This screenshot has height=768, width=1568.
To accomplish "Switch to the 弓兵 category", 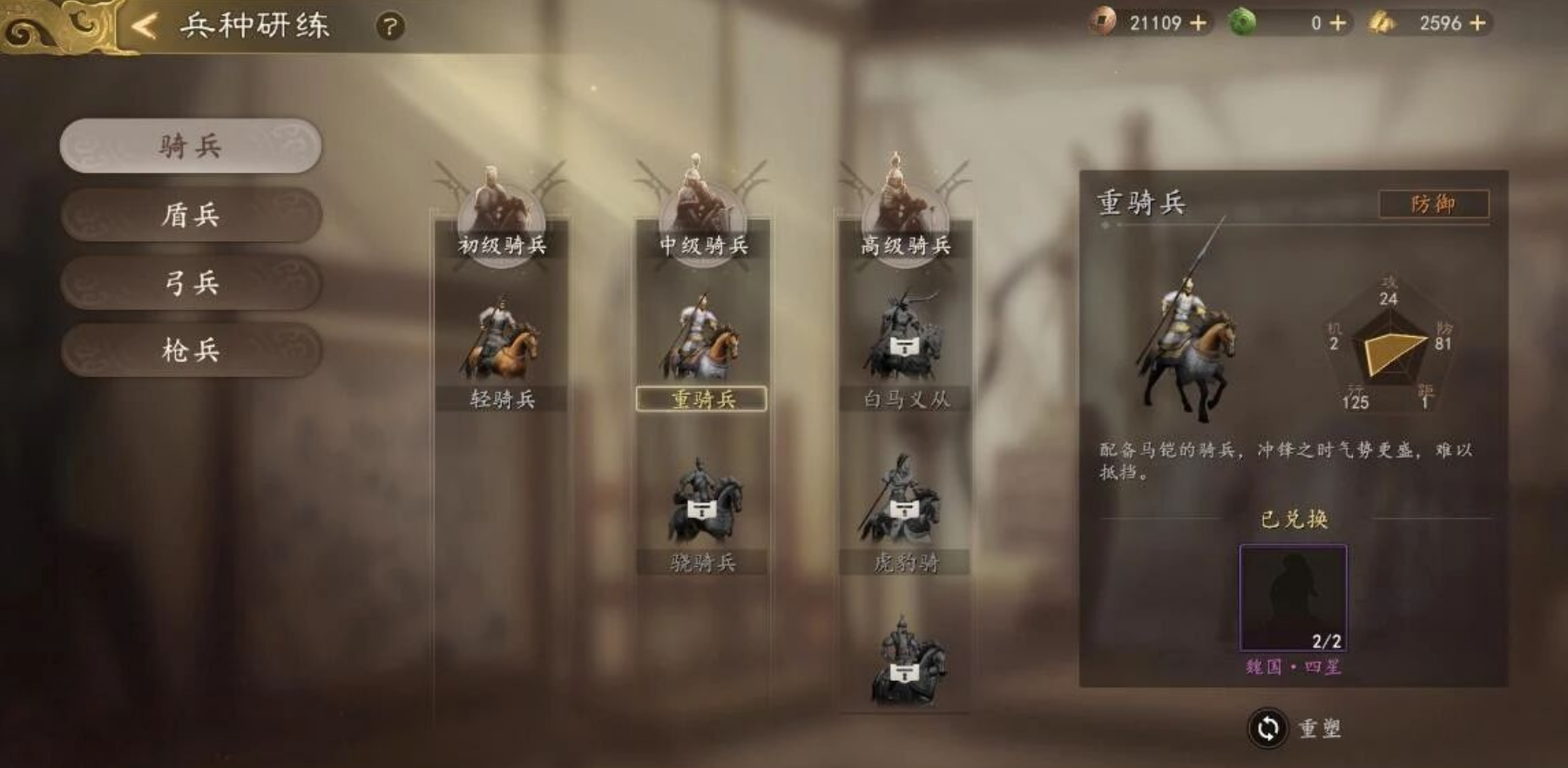I will coord(193,283).
